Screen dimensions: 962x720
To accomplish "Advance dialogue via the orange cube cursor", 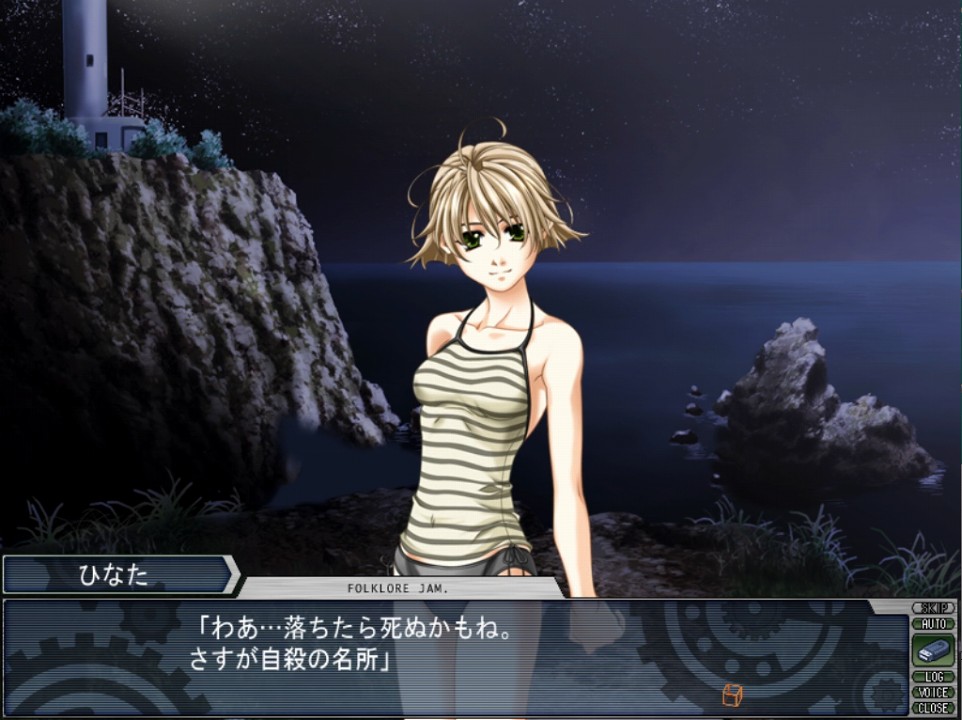I will pos(731,694).
